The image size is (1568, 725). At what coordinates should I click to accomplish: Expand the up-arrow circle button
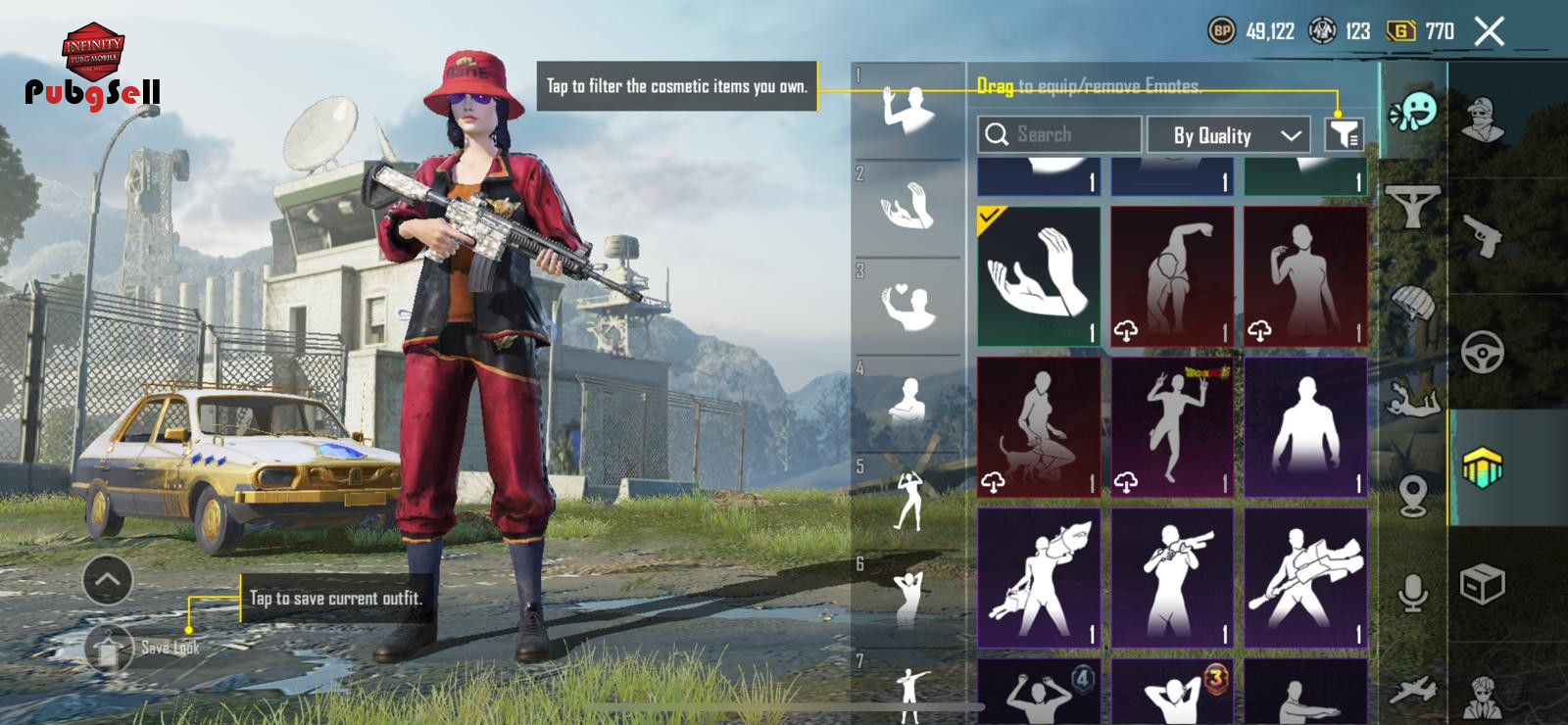pos(108,580)
